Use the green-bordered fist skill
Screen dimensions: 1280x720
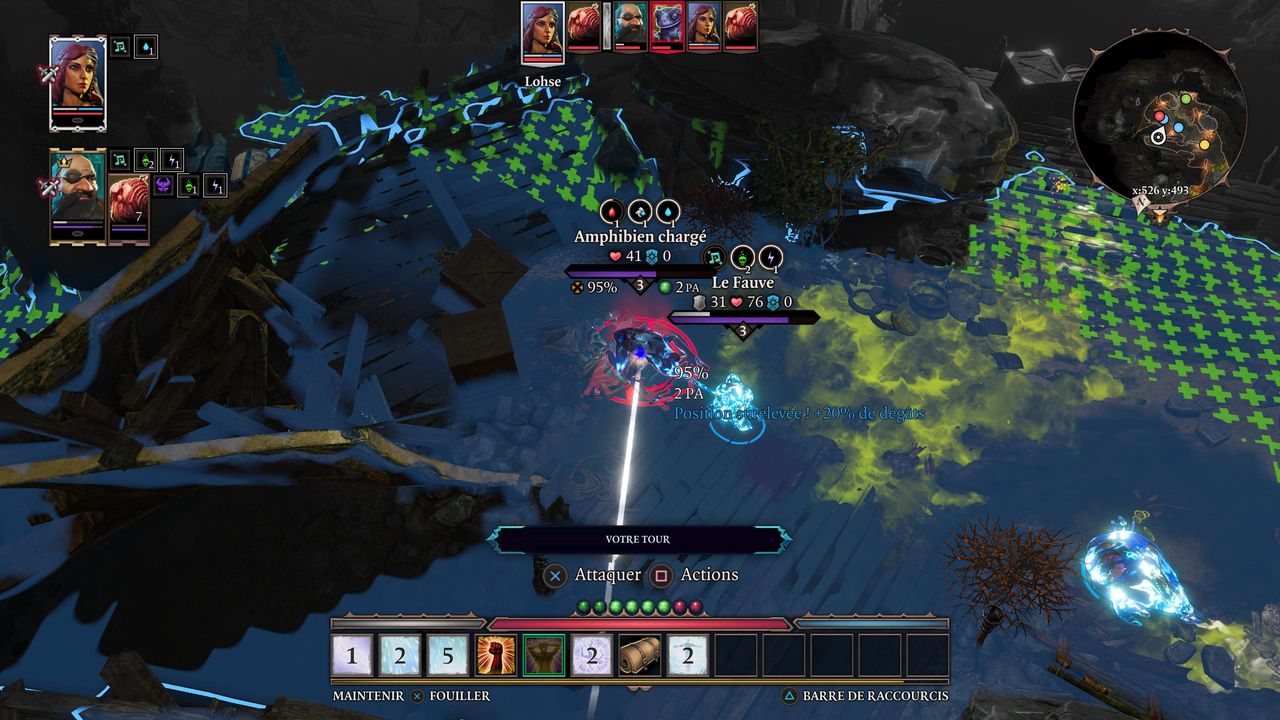pos(544,656)
